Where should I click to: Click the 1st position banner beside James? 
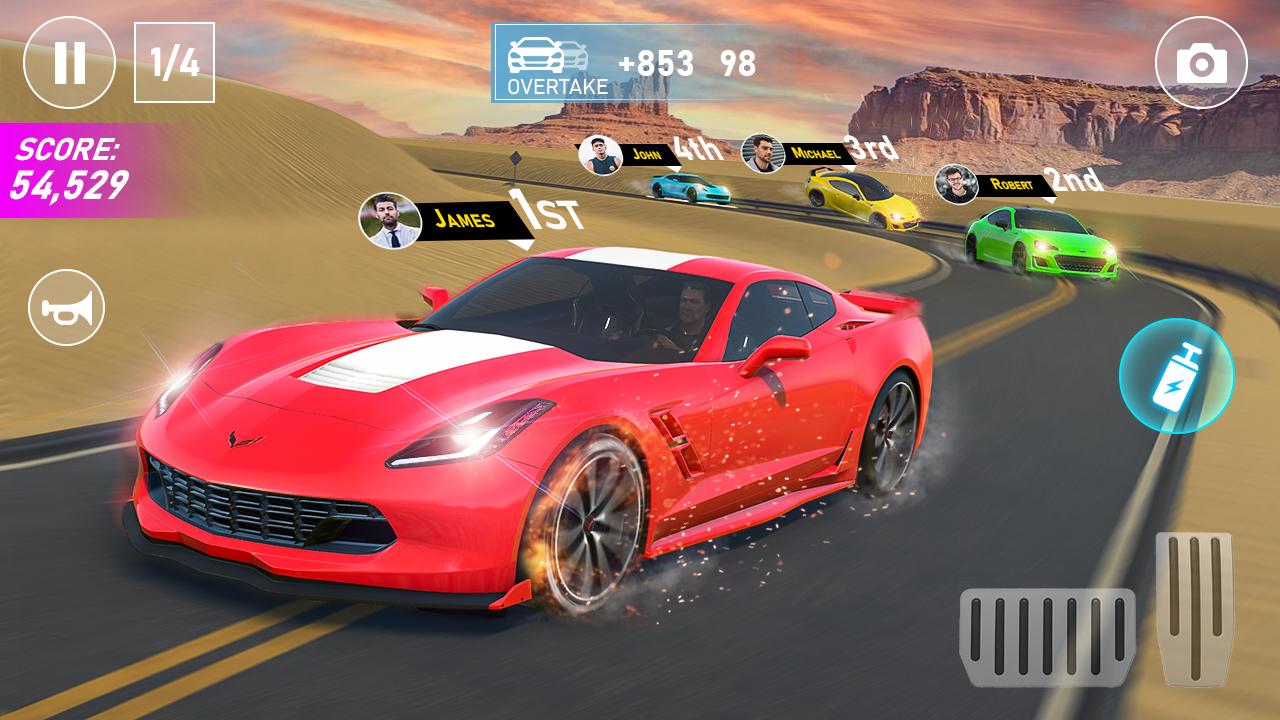545,212
